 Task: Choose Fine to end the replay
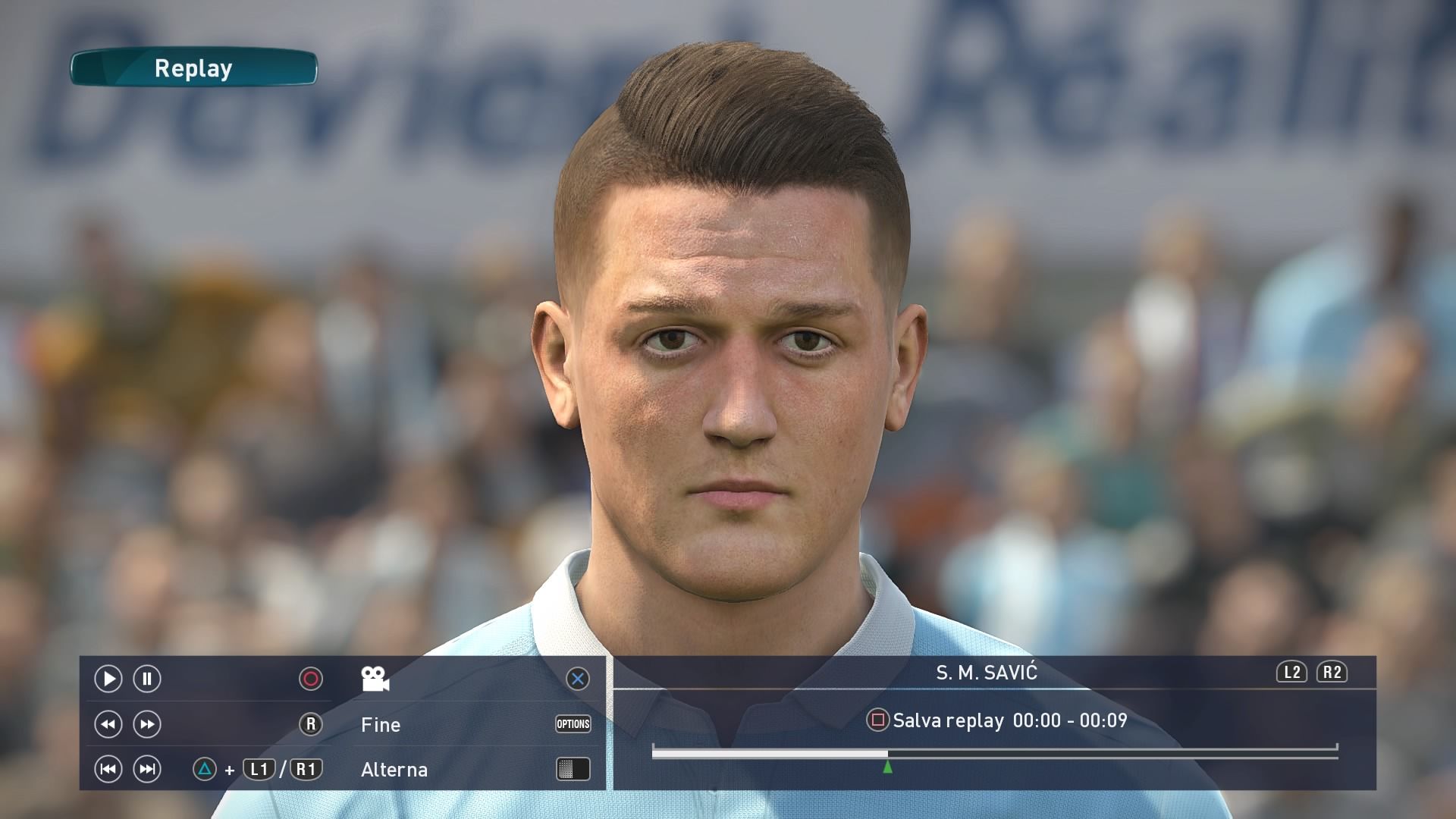[381, 725]
